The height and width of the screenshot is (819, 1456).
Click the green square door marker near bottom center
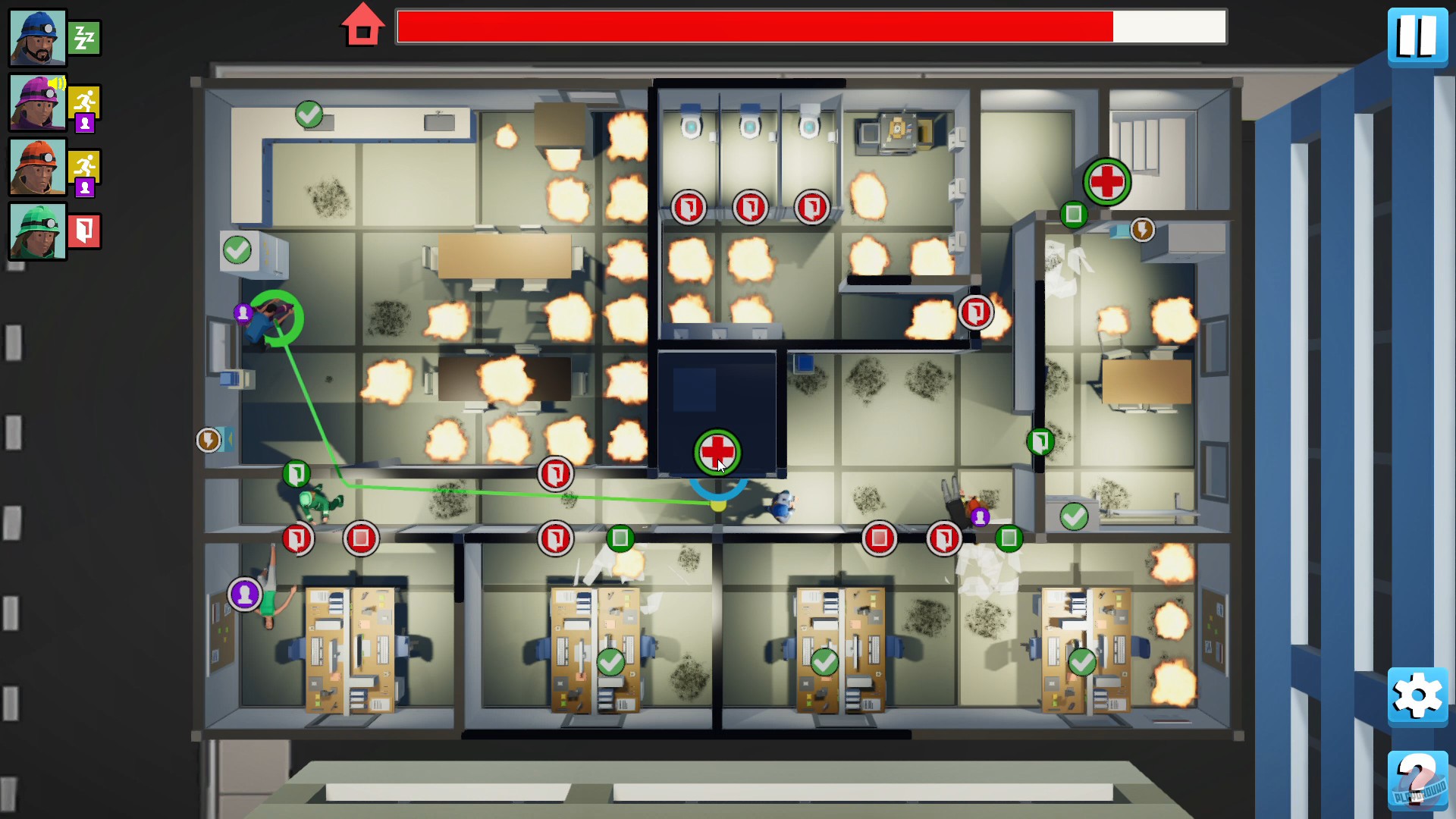pyautogui.click(x=621, y=538)
